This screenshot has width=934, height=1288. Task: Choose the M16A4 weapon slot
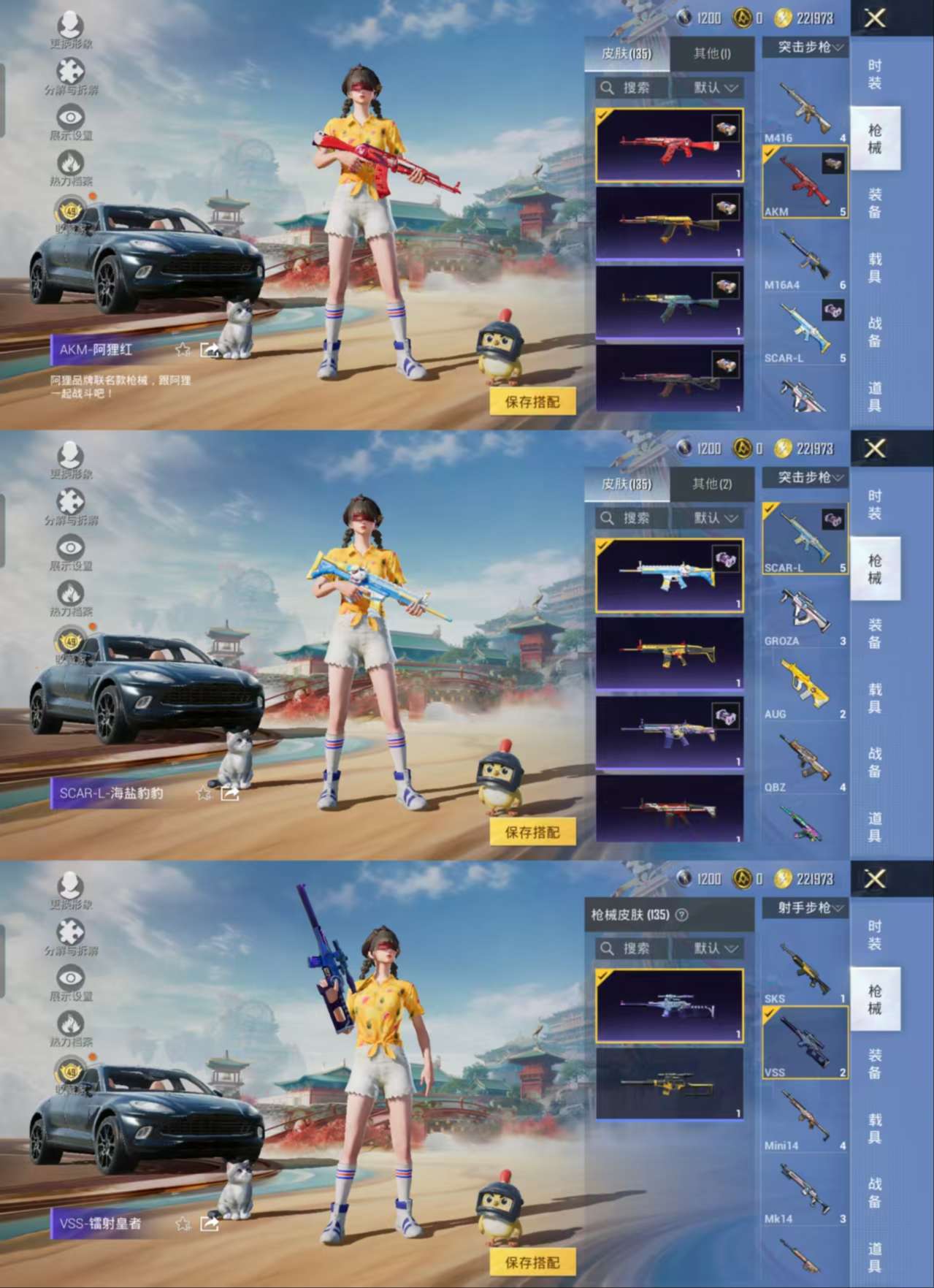pos(805,257)
